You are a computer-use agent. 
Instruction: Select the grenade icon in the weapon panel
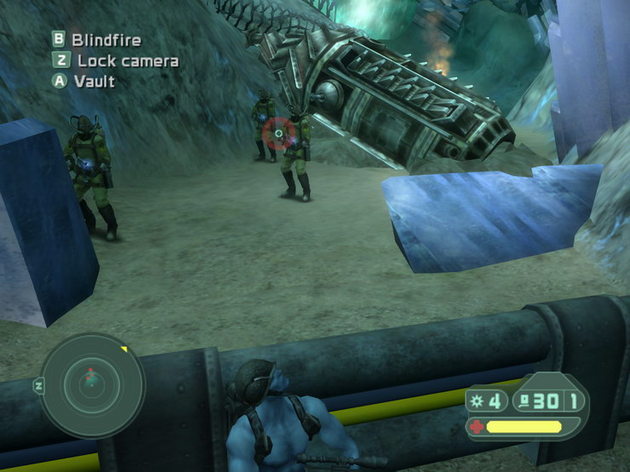click(475, 400)
